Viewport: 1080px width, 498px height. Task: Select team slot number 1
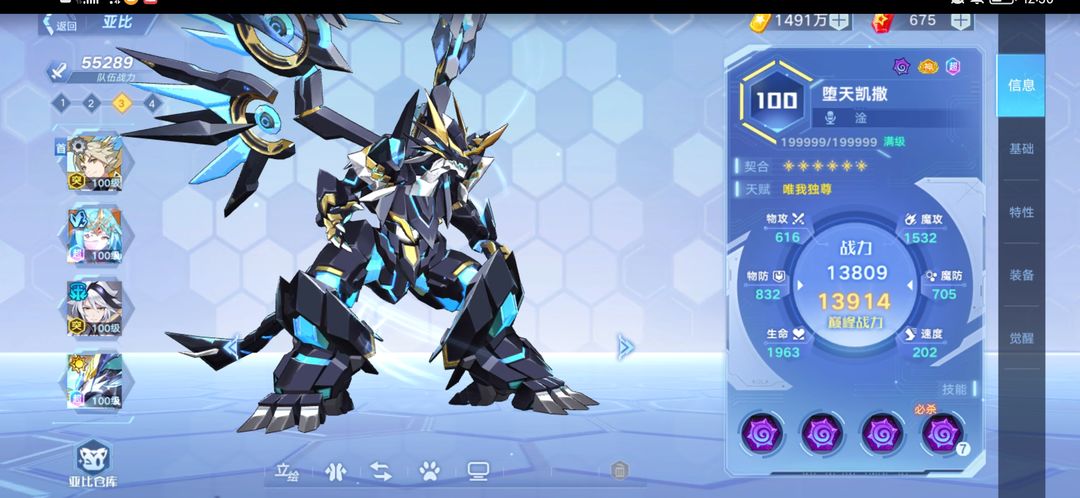(x=61, y=102)
